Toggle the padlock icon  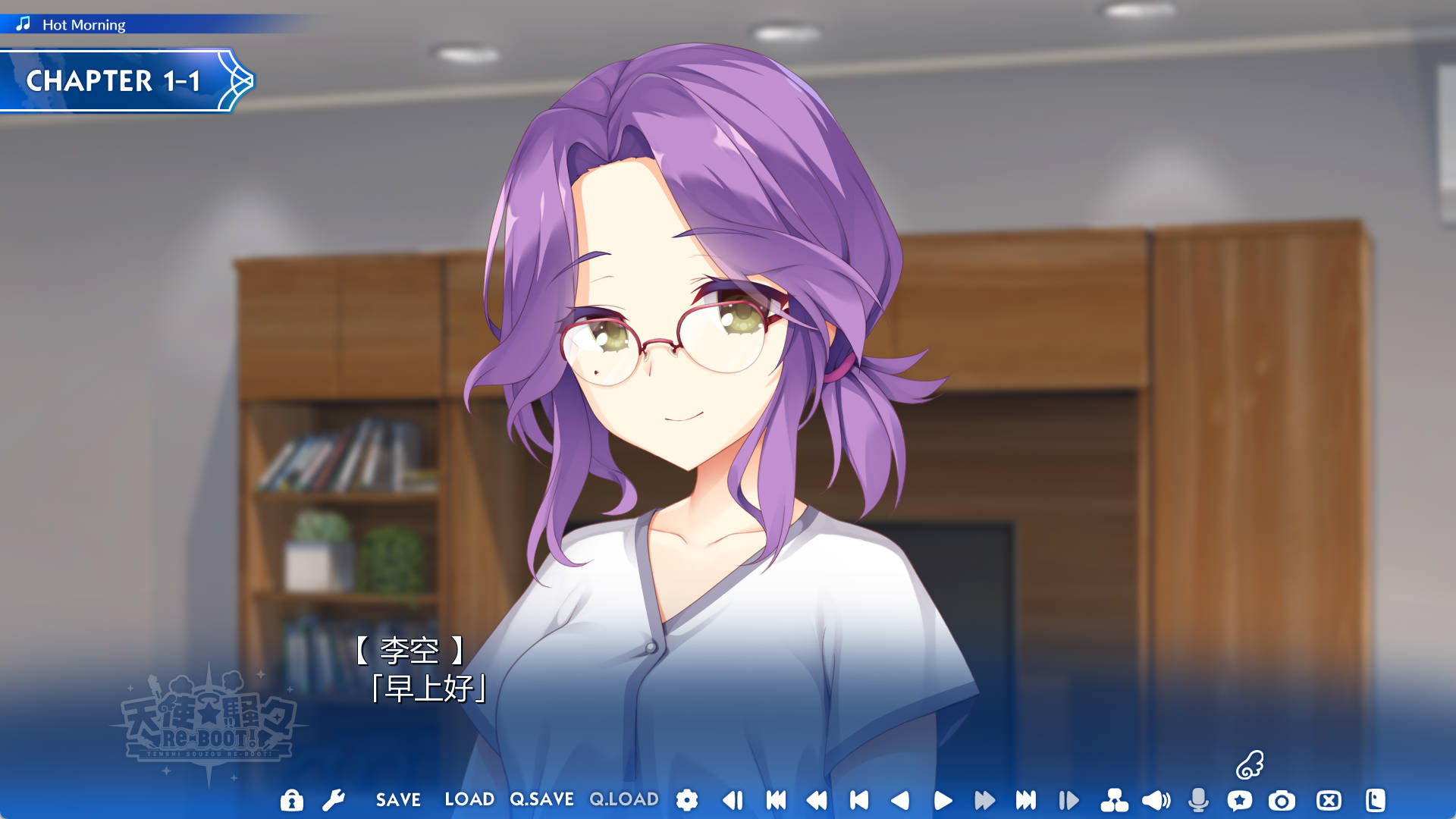(291, 800)
